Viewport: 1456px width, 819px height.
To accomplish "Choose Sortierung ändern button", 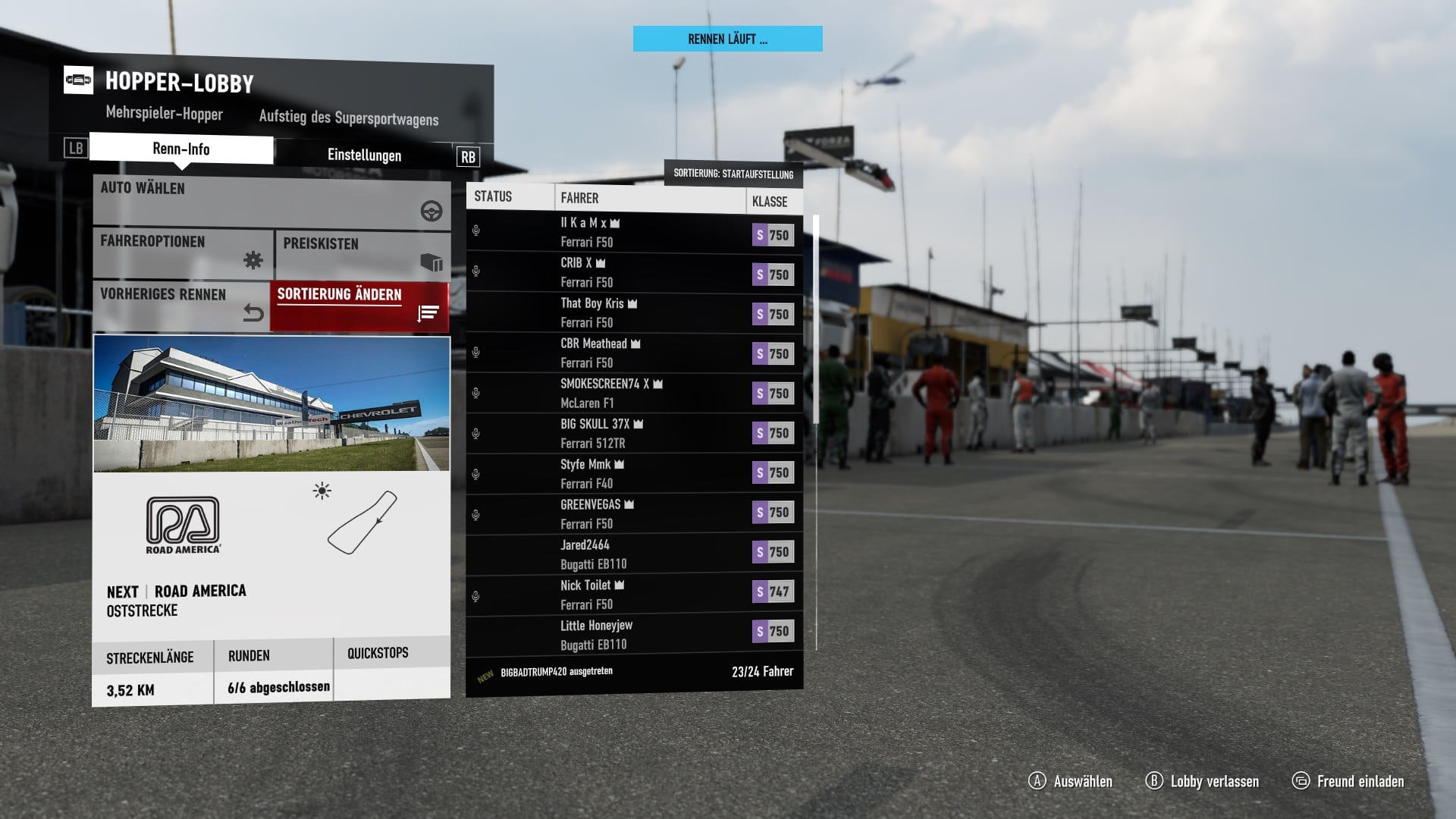I will (359, 306).
